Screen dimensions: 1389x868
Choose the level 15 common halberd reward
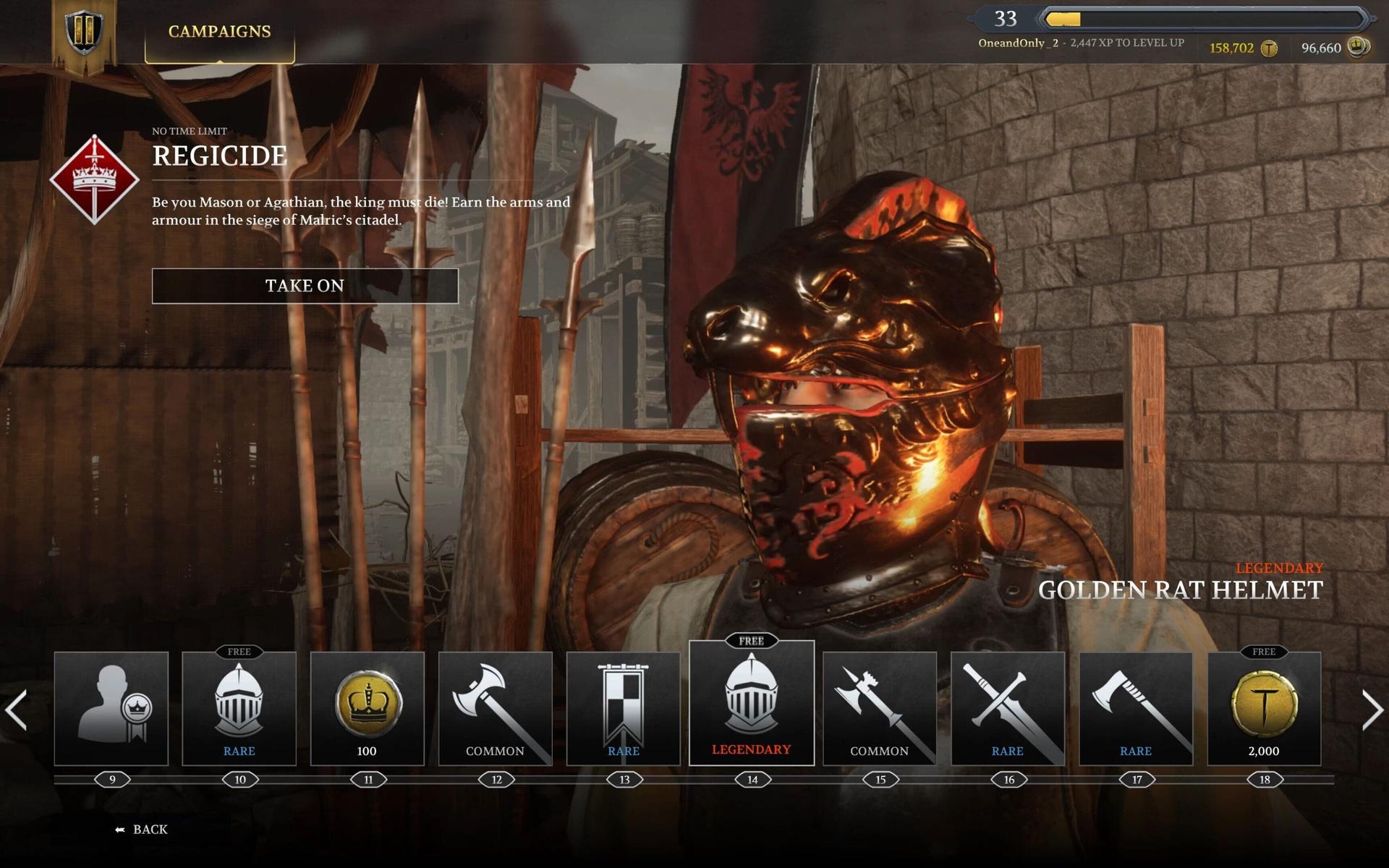pos(879,708)
